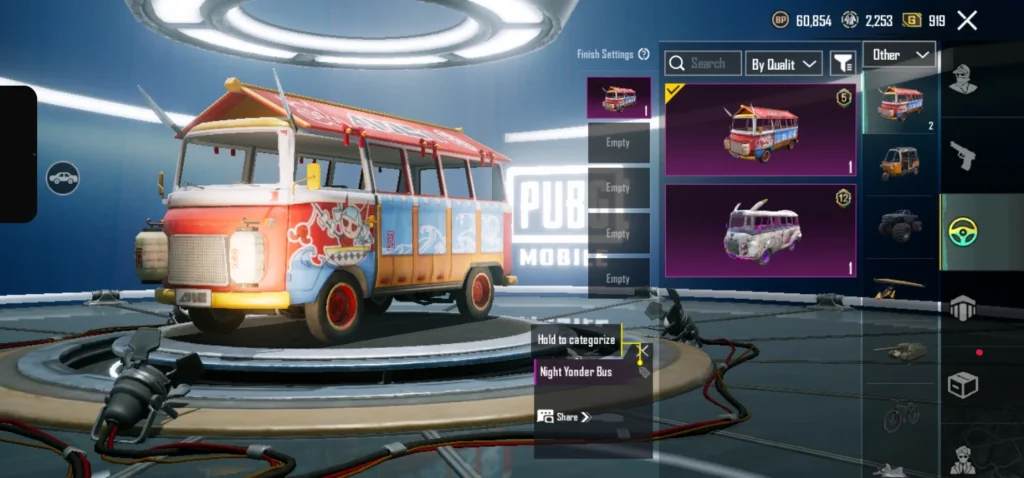
Task: Close the vehicle inventory screen
Action: (967, 20)
